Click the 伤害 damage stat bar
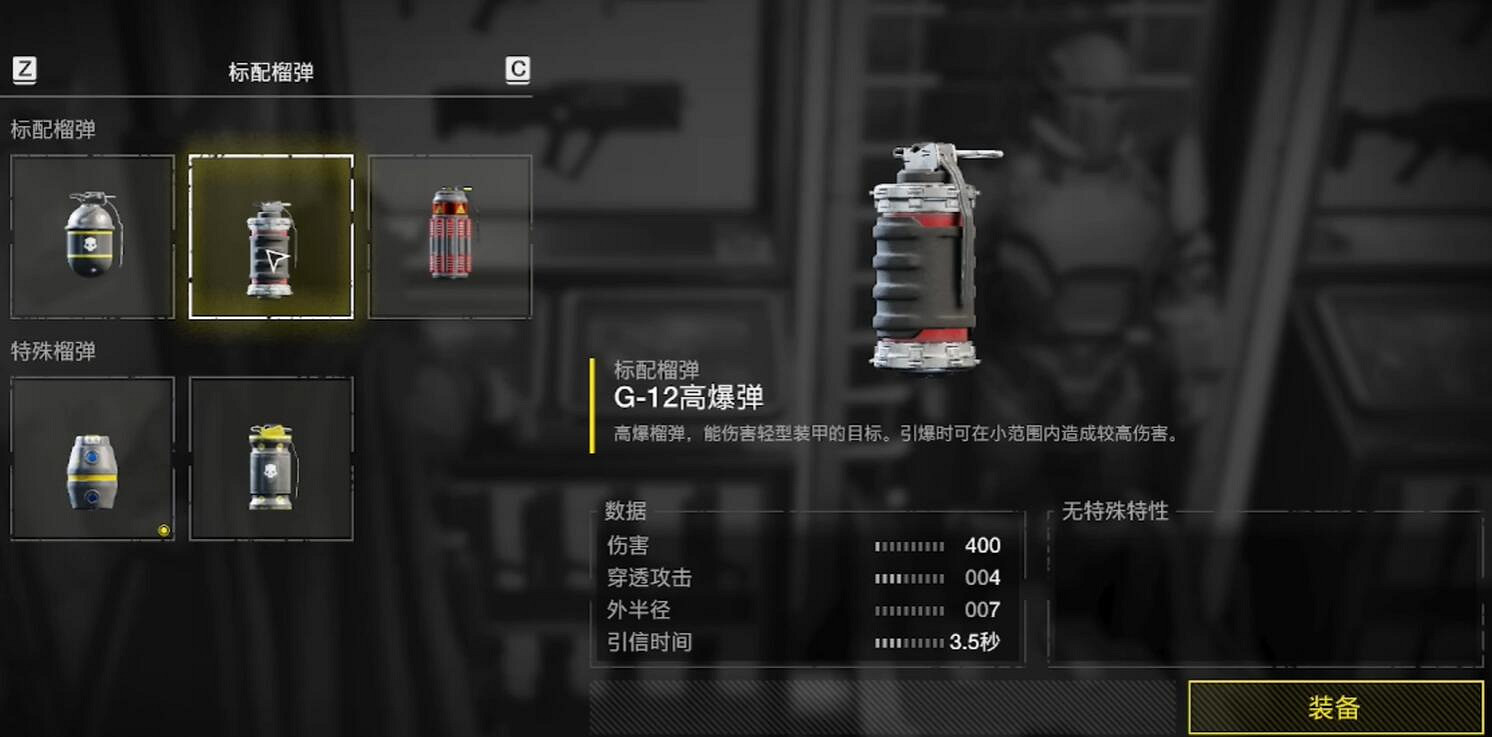The width and height of the screenshot is (1492, 737). (x=910, y=545)
